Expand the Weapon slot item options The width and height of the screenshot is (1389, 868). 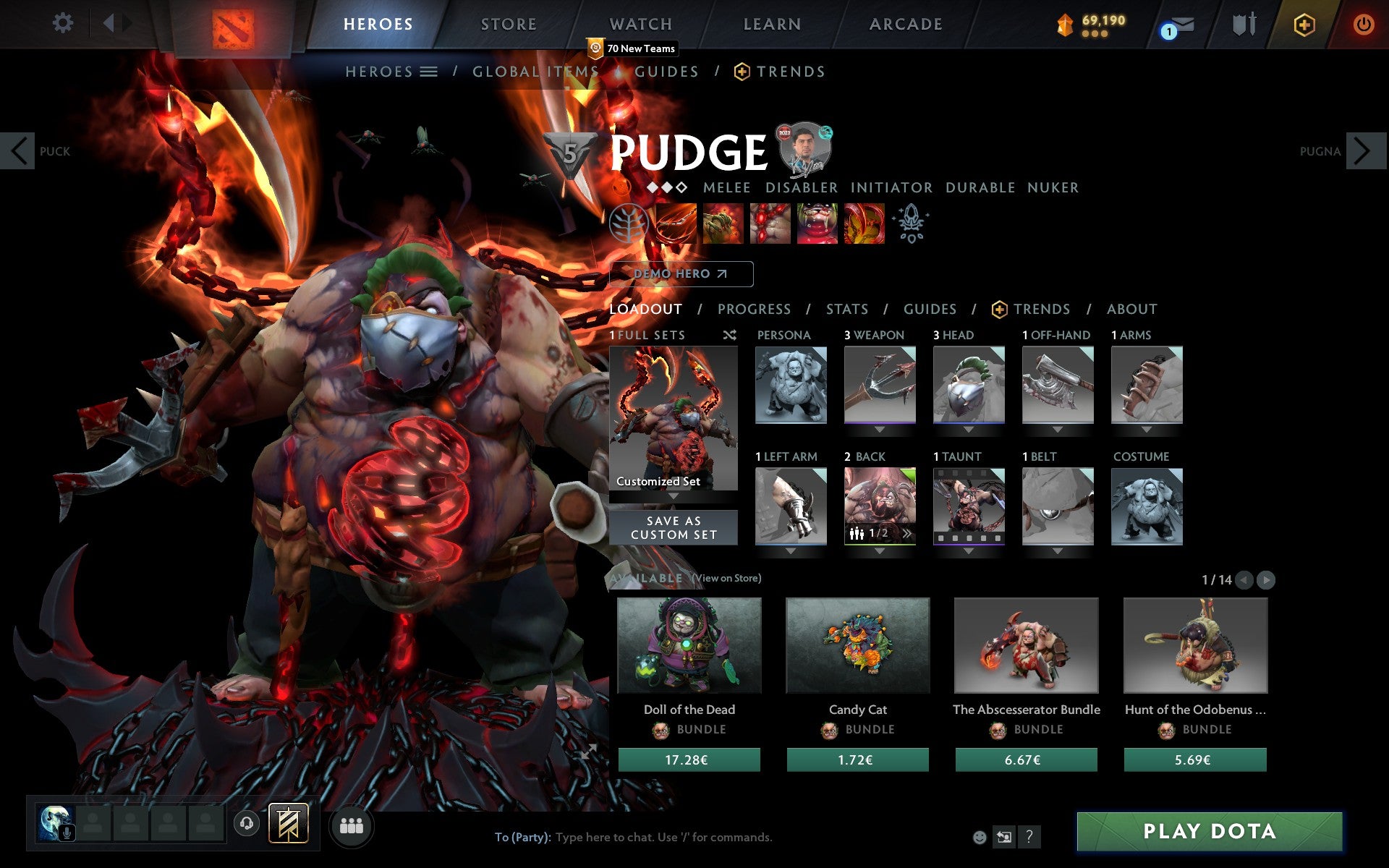(880, 429)
